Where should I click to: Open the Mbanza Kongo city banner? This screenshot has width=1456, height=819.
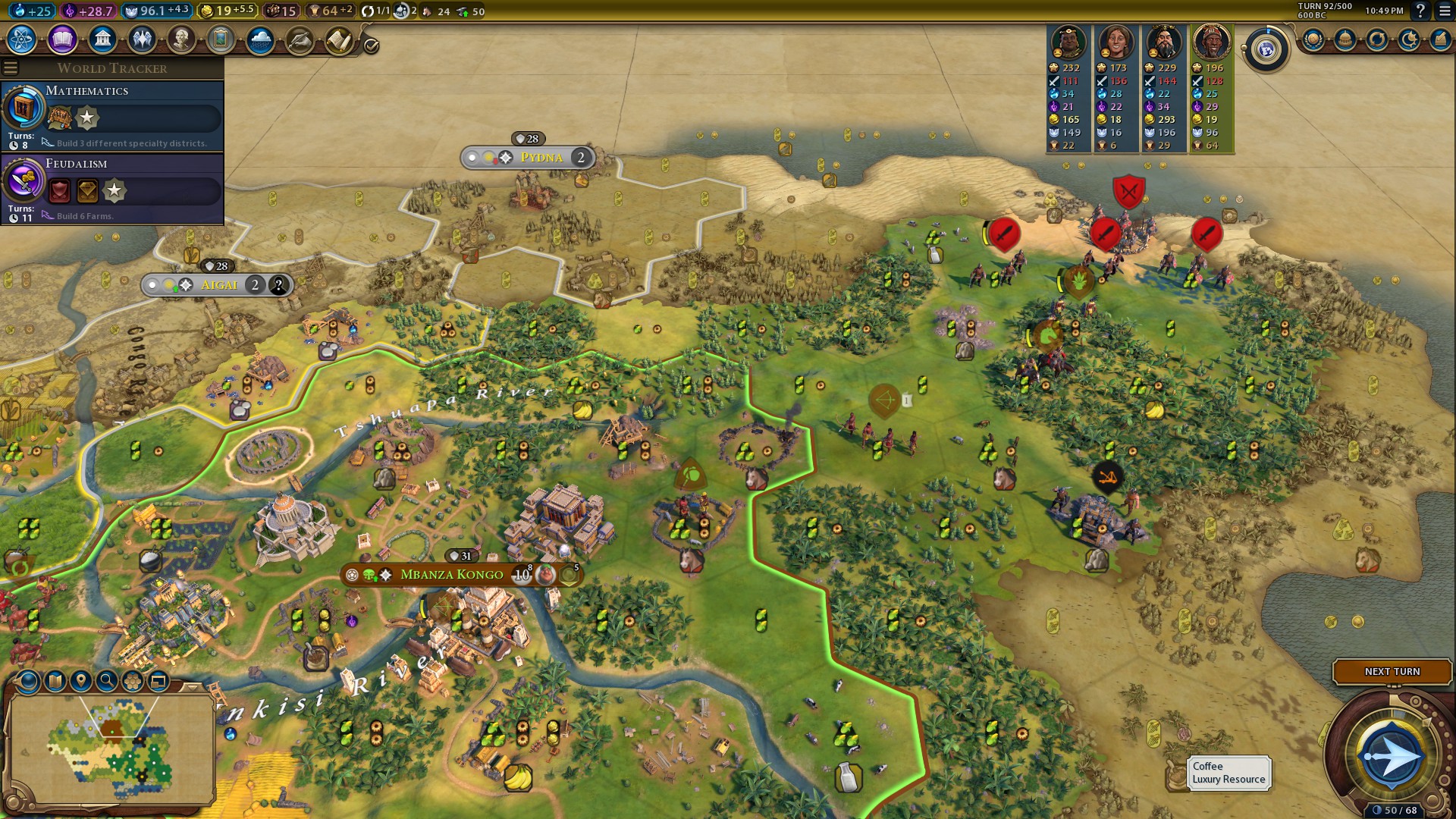451,575
